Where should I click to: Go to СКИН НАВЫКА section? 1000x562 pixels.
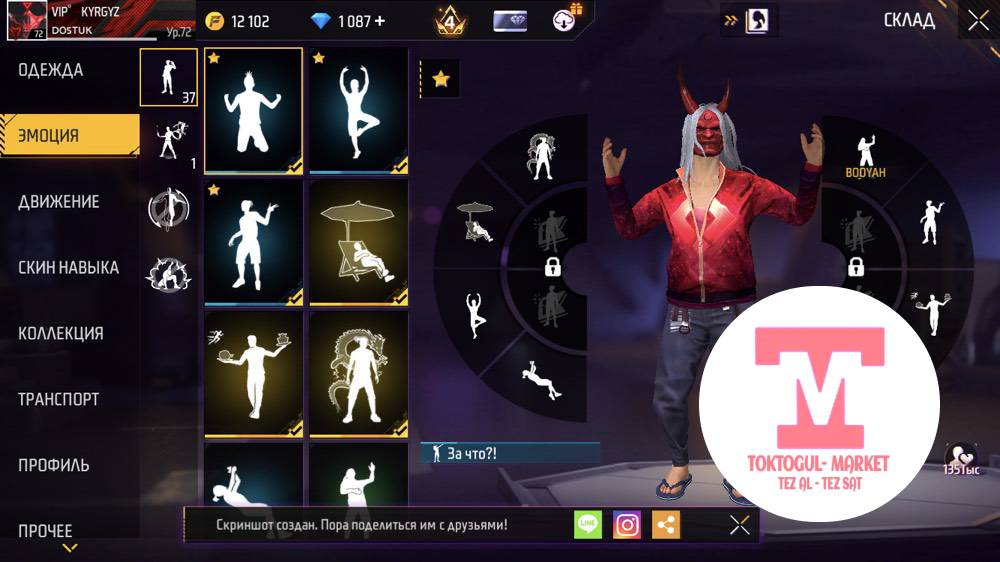(68, 267)
